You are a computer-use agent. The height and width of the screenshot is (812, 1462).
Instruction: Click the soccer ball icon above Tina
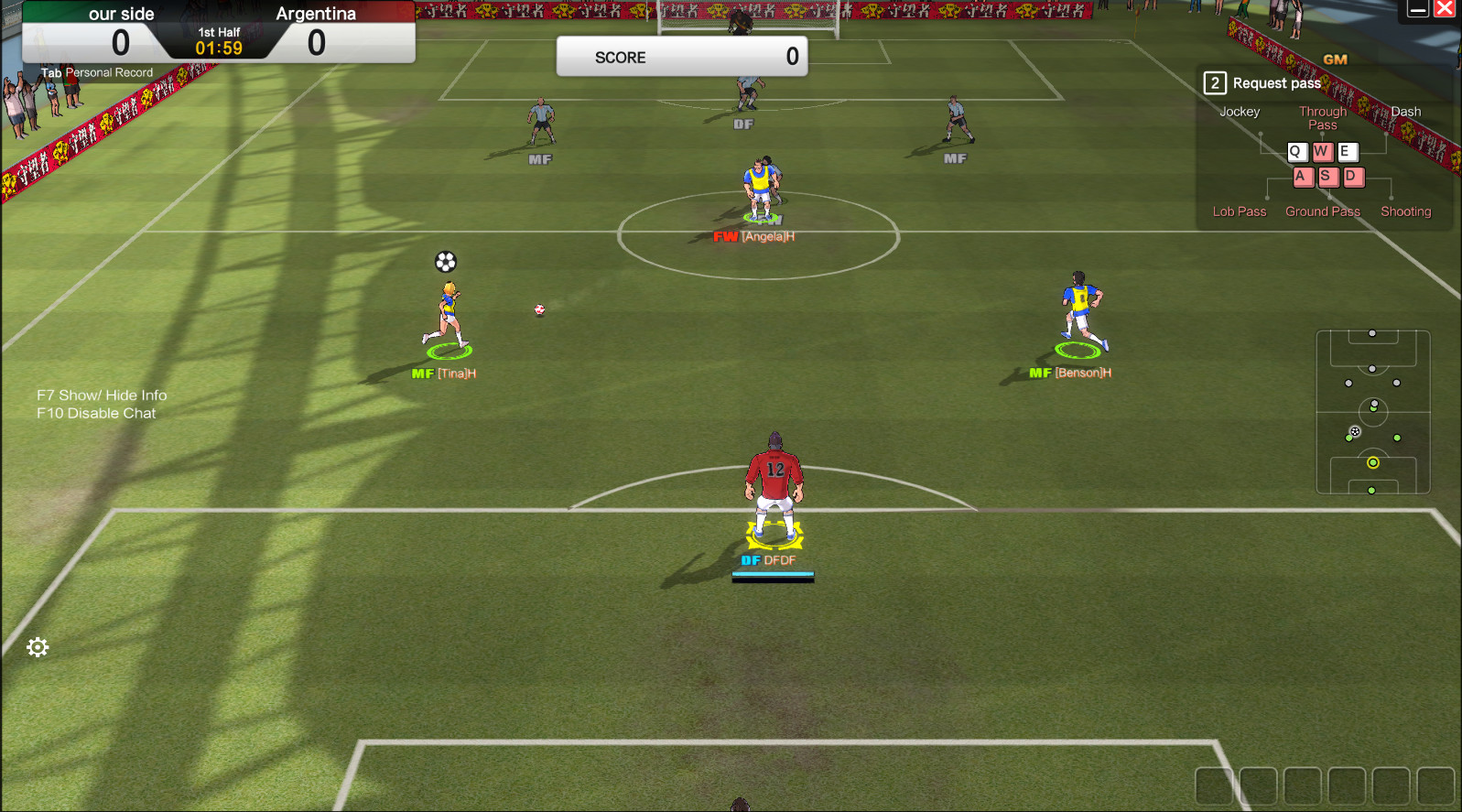[446, 262]
